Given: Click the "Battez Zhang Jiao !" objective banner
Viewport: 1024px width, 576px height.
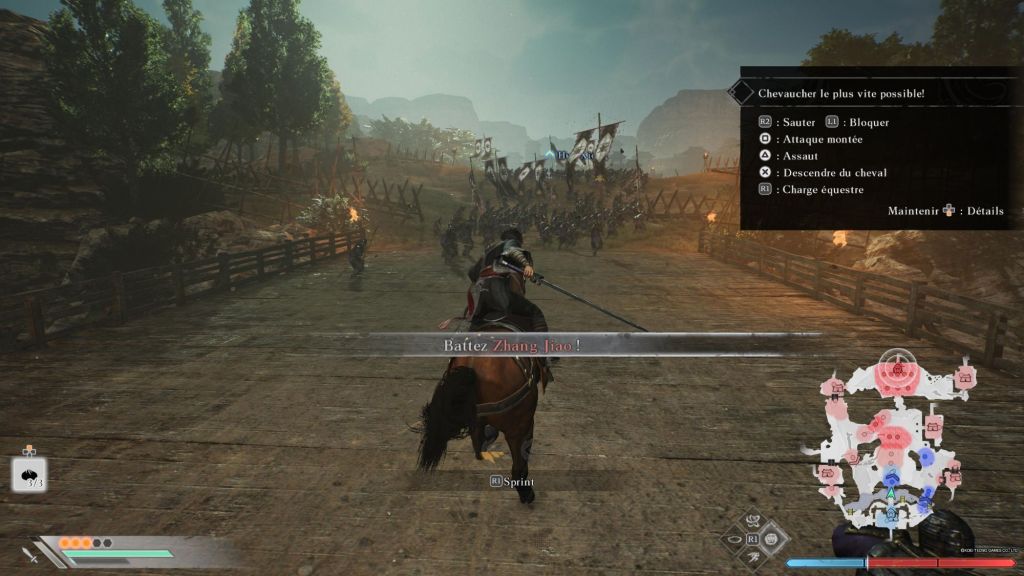Looking at the screenshot, I should coord(513,345).
